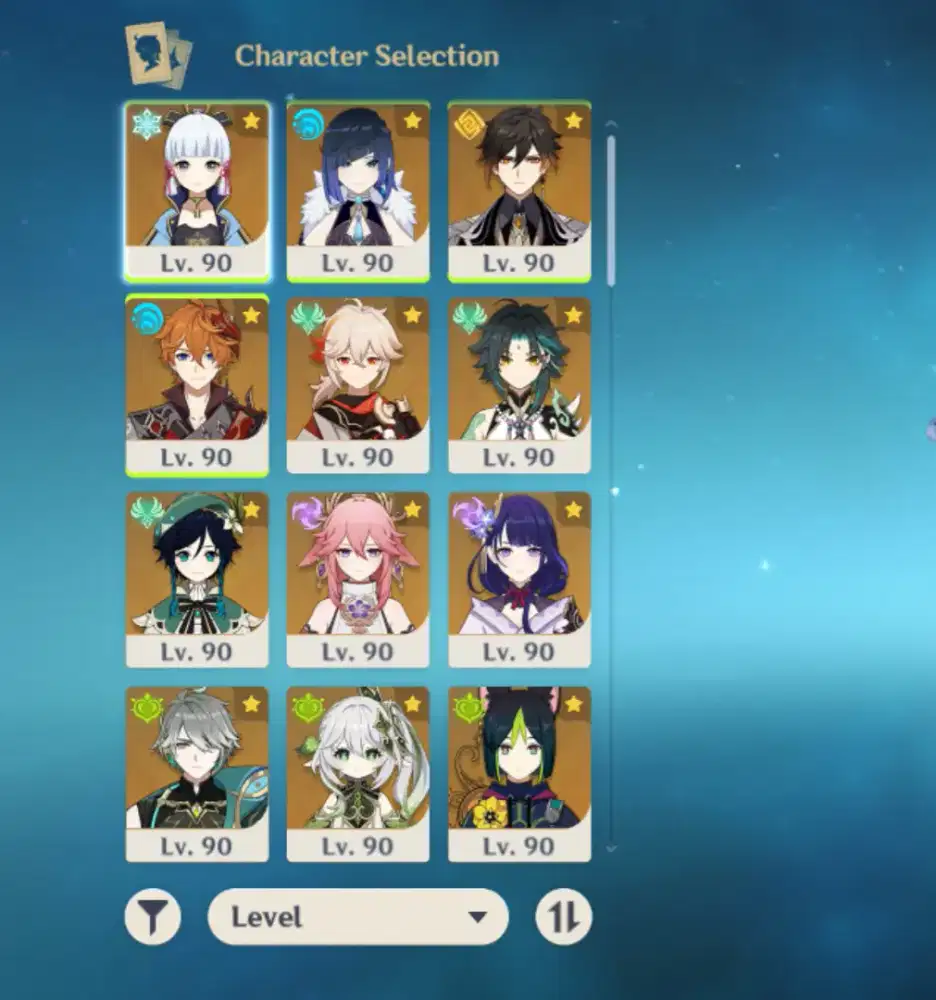Choose the Yelan character card

(358, 190)
